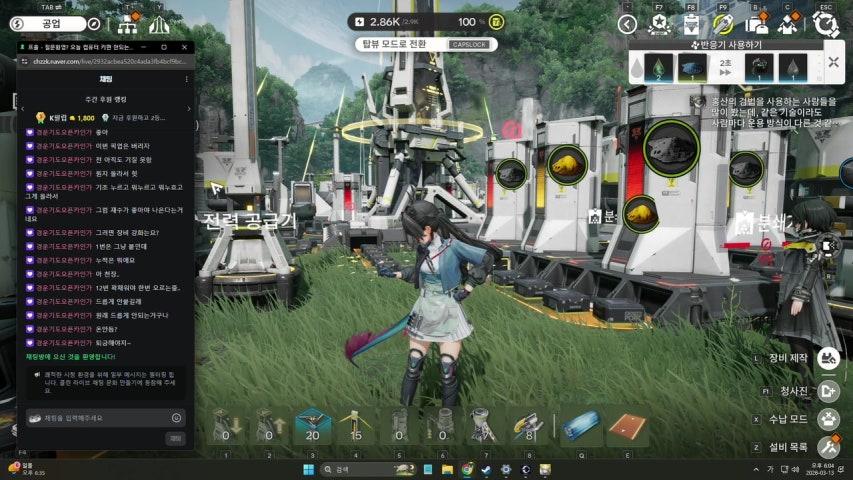
Task: Select the orange panel hotbar slot
Action: point(627,427)
